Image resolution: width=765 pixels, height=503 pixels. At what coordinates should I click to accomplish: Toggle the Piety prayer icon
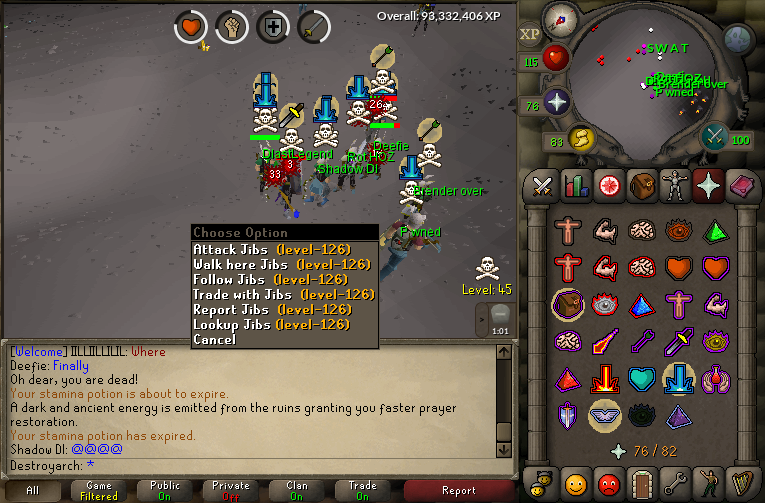click(x=606, y=415)
